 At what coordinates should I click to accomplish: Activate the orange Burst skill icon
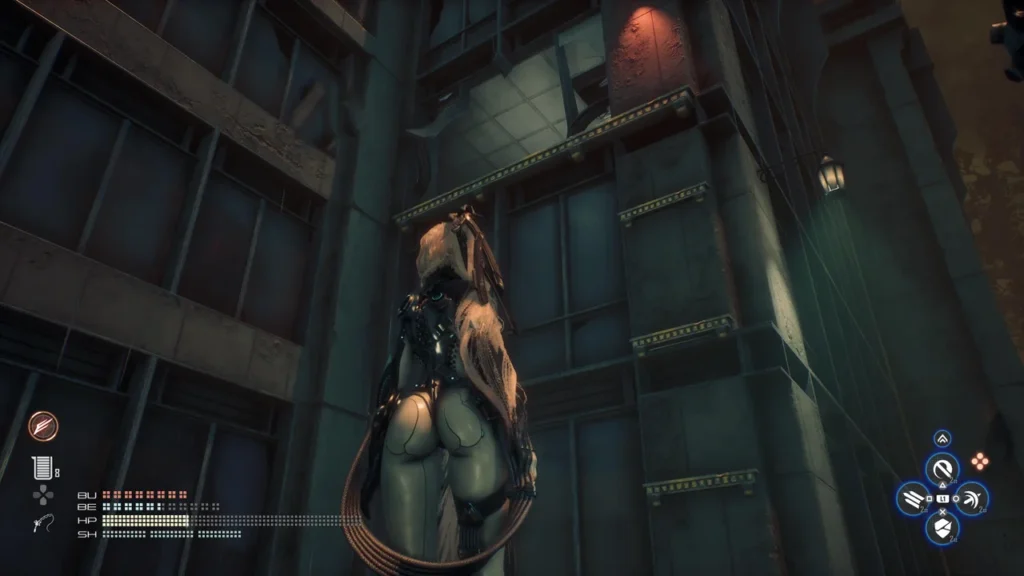click(43, 426)
